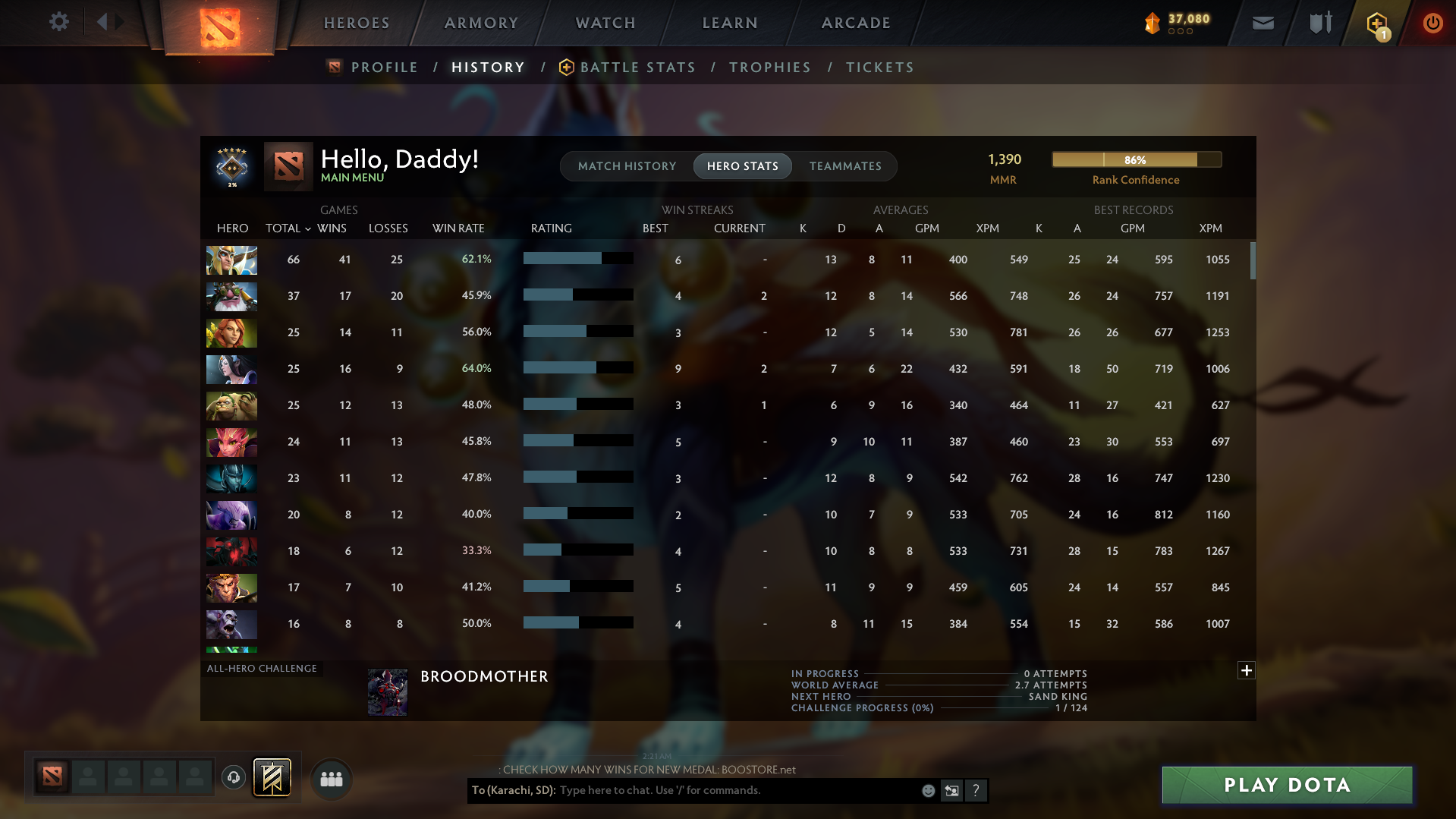Open the chat channel selector icon
Screen dimensions: 1456x819
[952, 790]
